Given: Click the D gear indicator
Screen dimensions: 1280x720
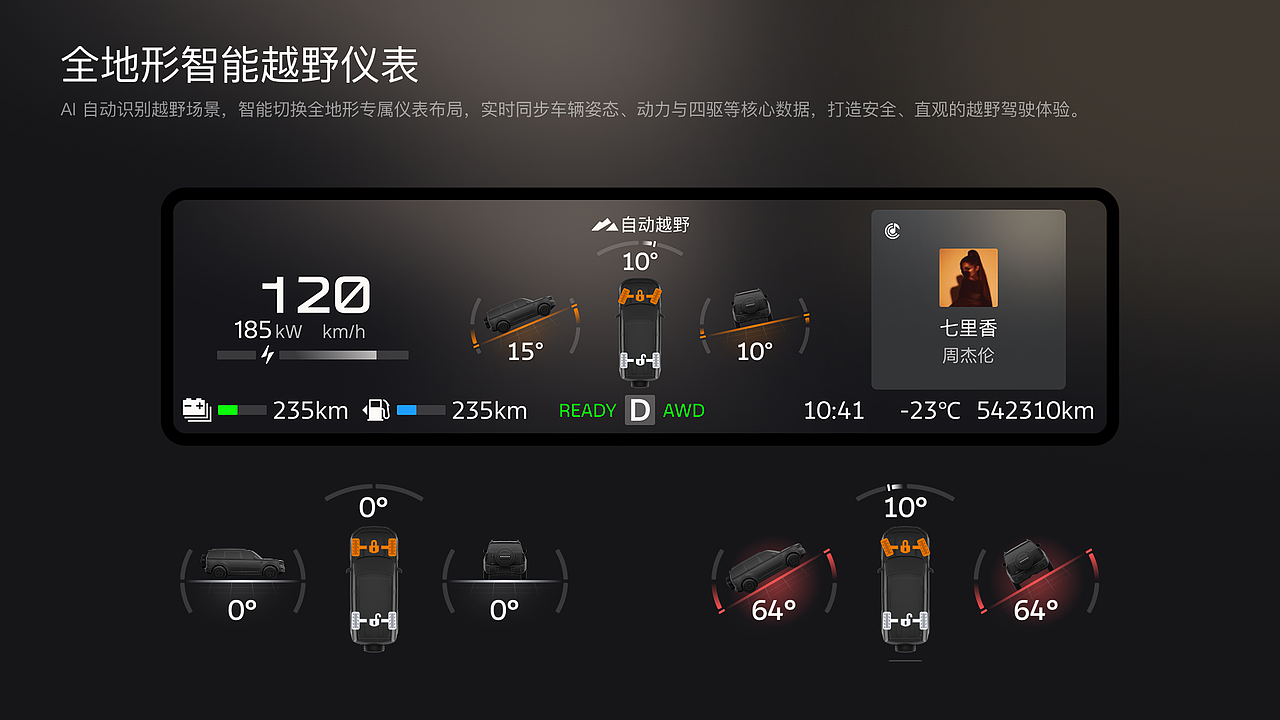Looking at the screenshot, I should [x=640, y=410].
